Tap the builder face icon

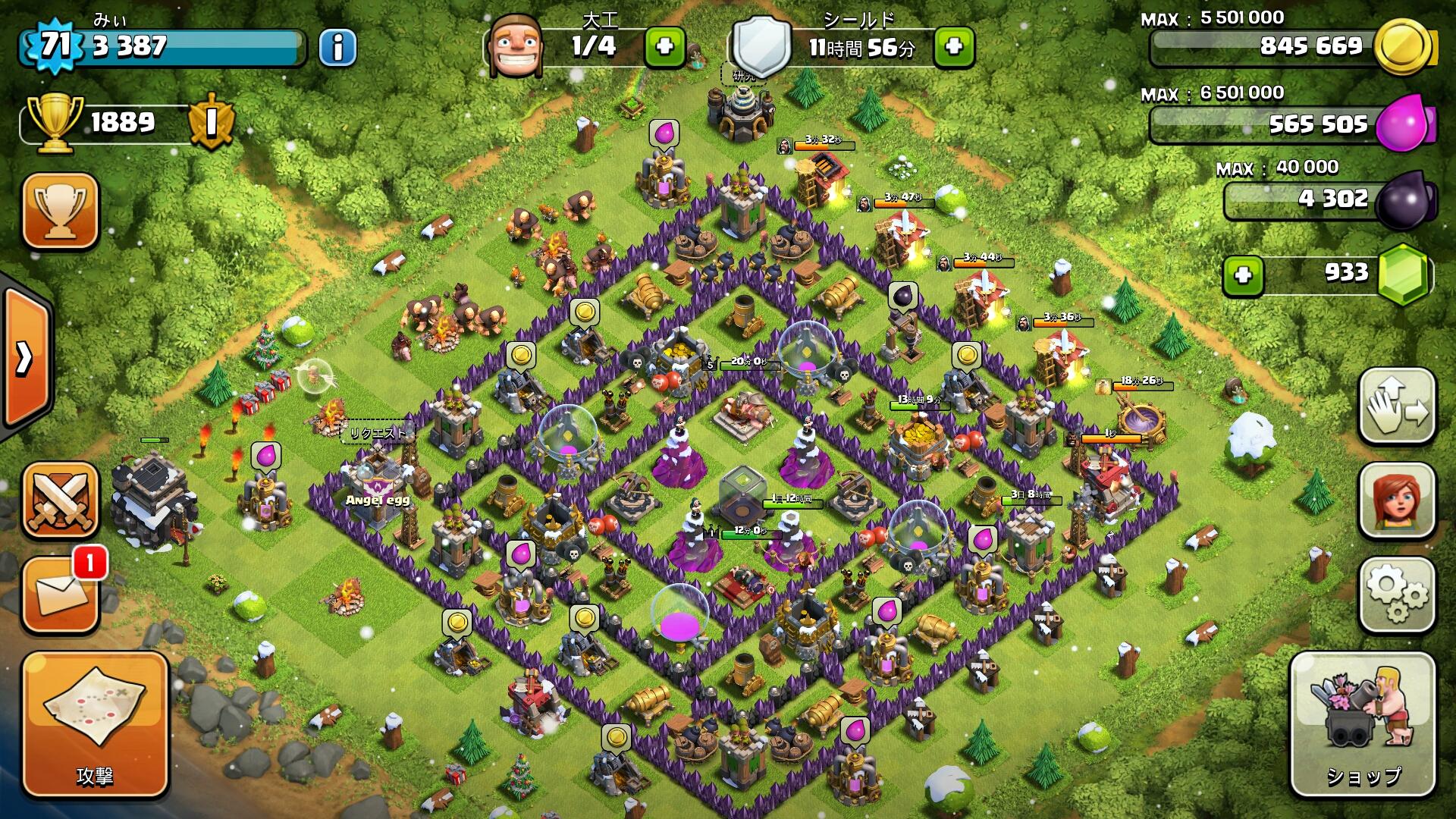[x=516, y=45]
